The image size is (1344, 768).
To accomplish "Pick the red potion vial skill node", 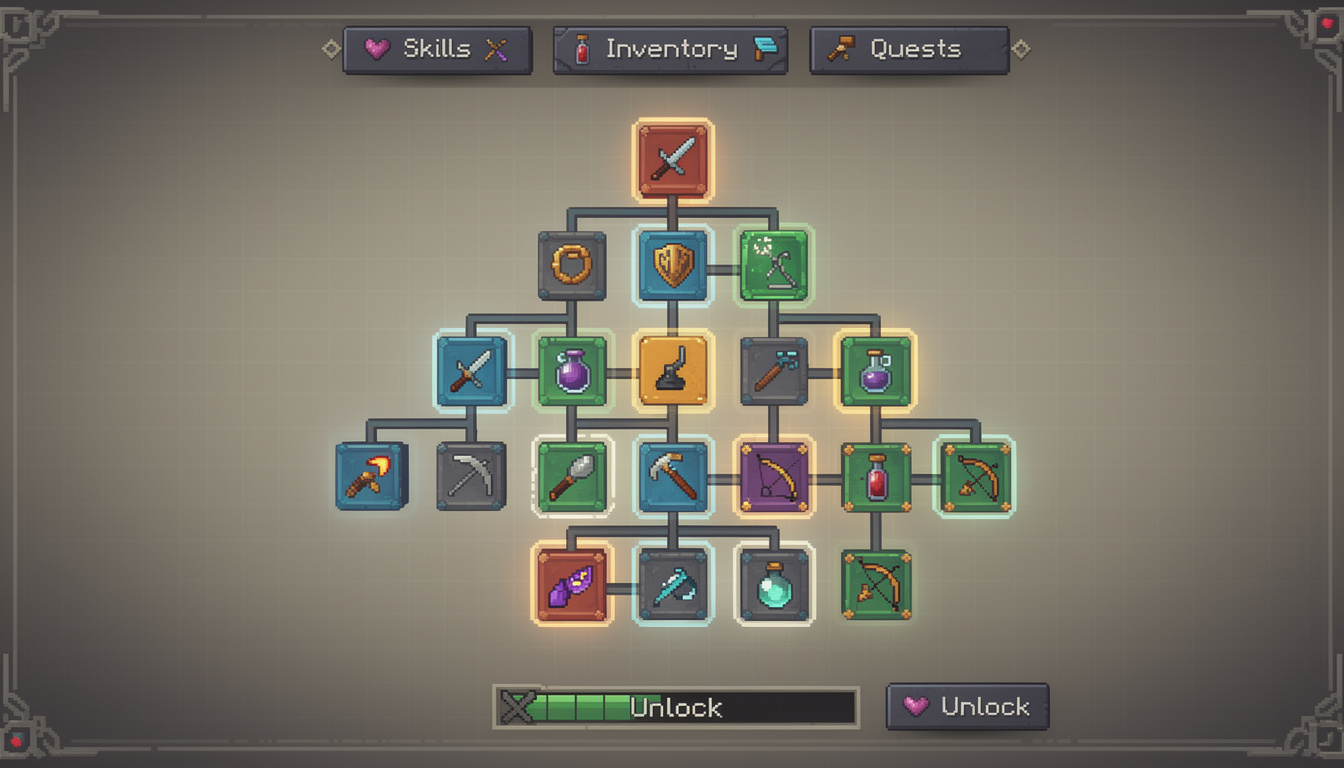I will 874,478.
